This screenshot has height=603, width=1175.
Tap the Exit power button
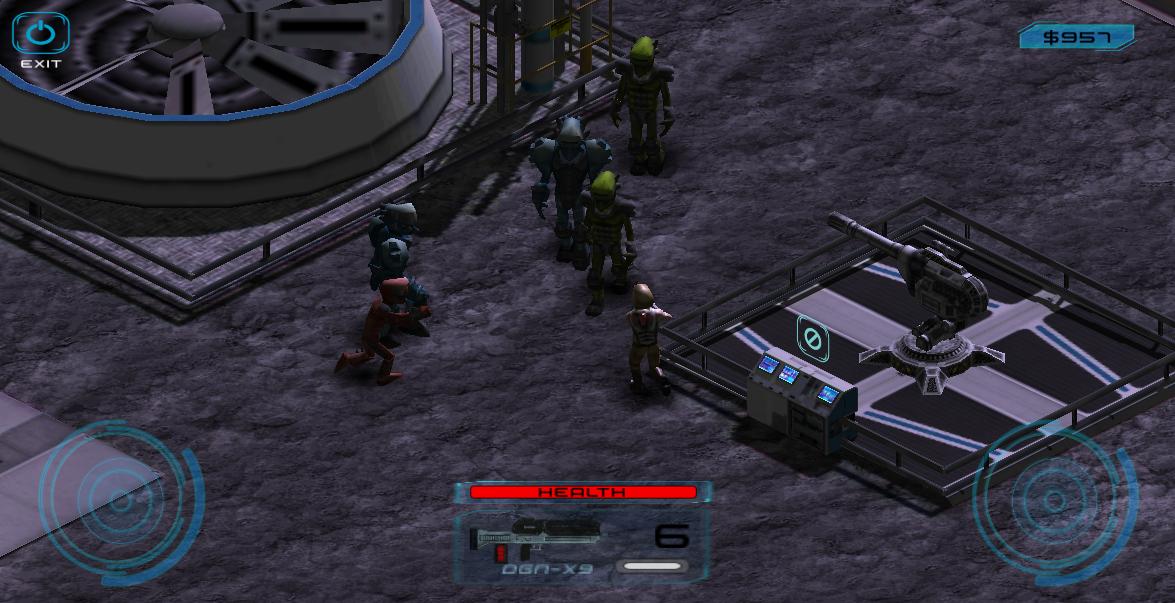pyautogui.click(x=40, y=35)
